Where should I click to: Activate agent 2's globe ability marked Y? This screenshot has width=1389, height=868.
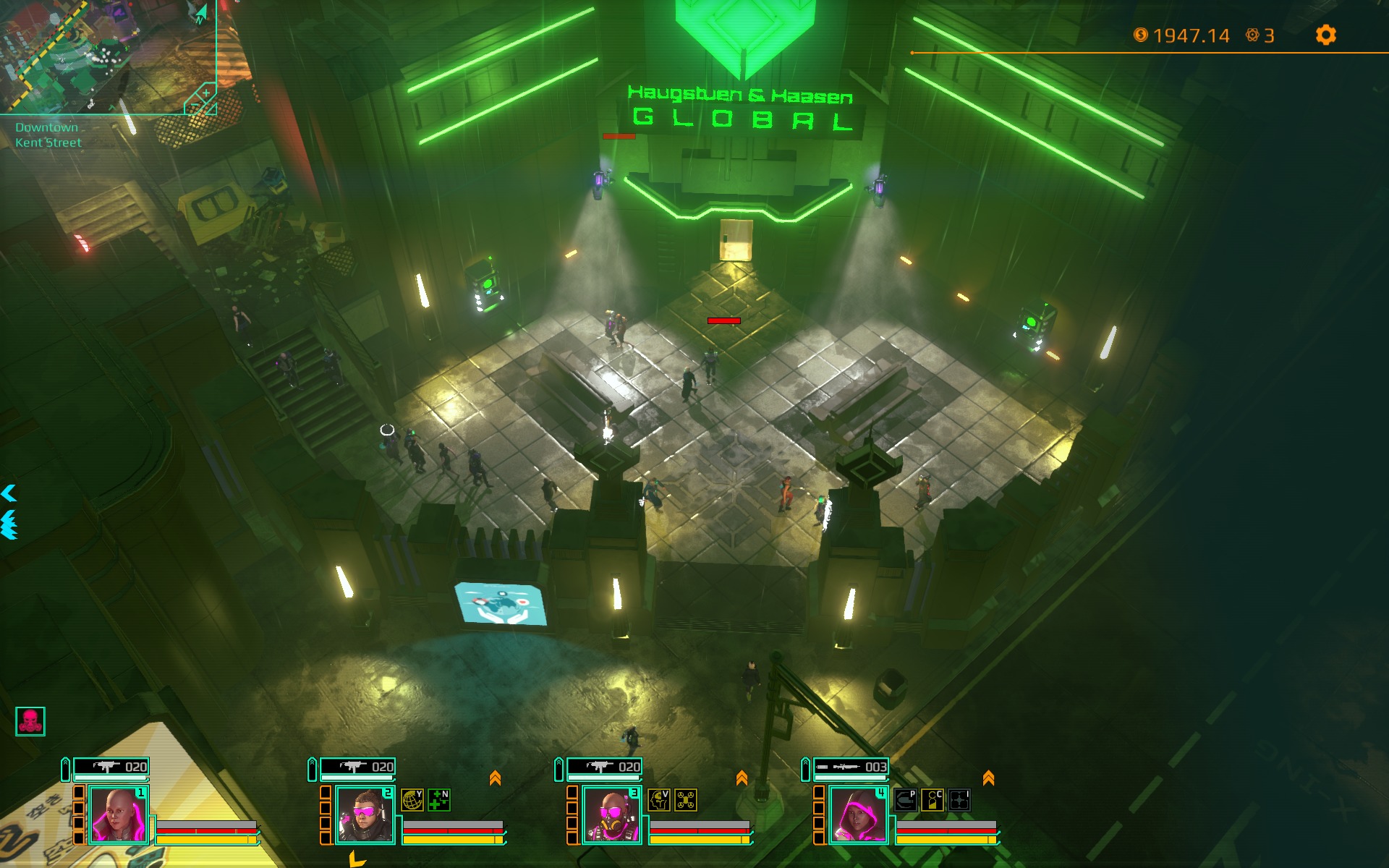pos(412,800)
